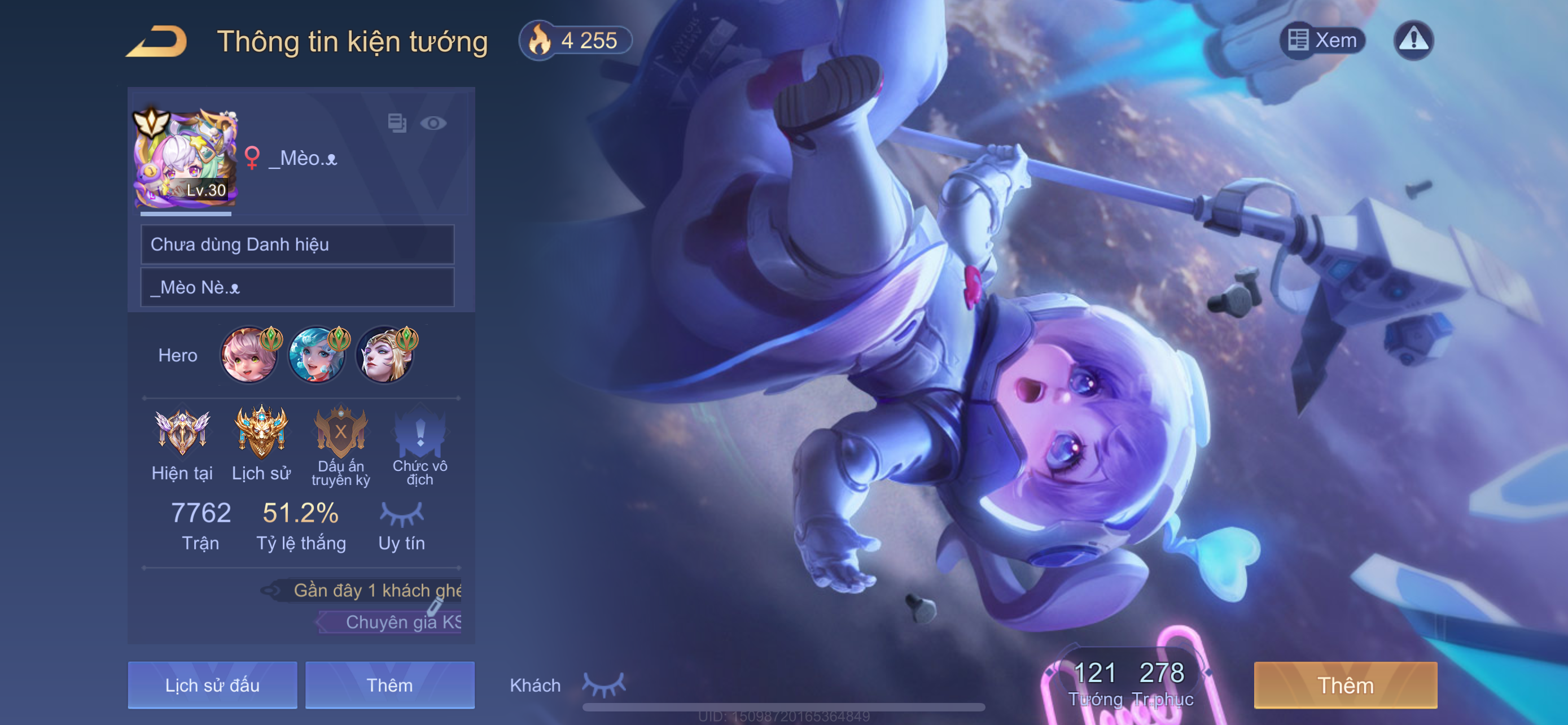This screenshot has width=1568, height=725.
Task: Show the hidden Uy tín credit score
Action: pos(401,514)
